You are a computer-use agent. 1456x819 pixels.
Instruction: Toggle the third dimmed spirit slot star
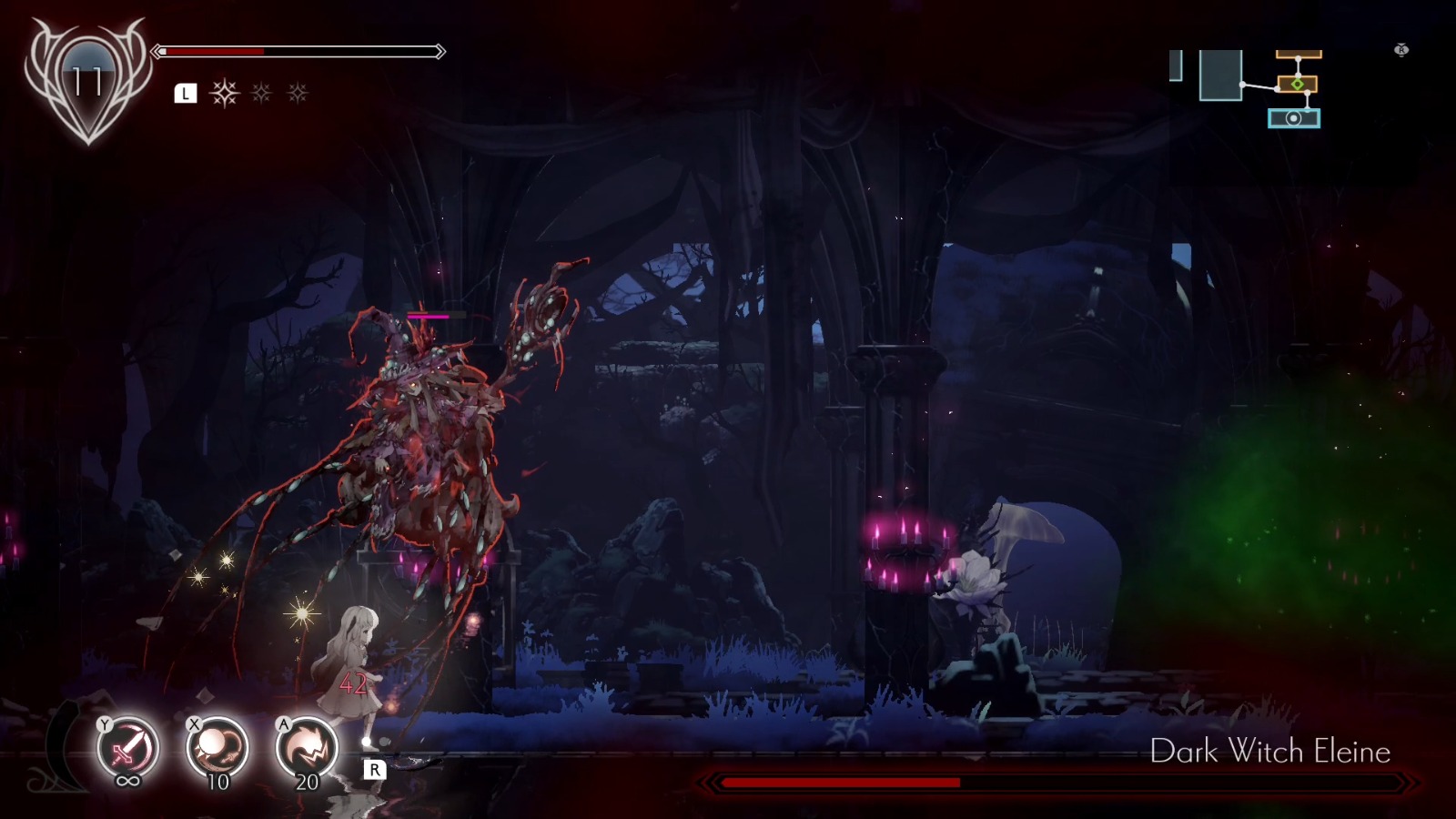point(296,91)
